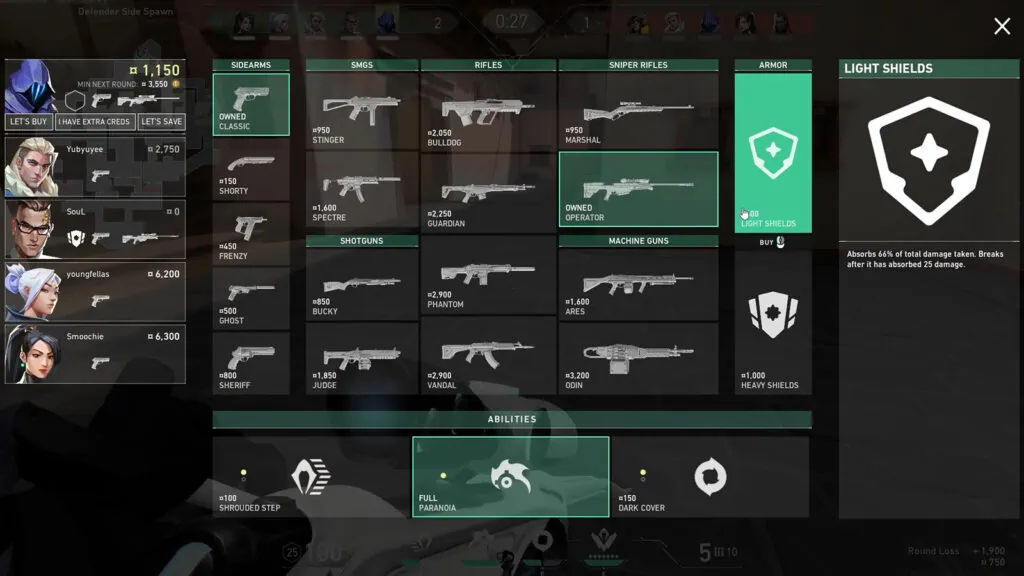Image resolution: width=1024 pixels, height=576 pixels.
Task: Purchase the Dark Cover ability
Action: pyautogui.click(x=710, y=478)
